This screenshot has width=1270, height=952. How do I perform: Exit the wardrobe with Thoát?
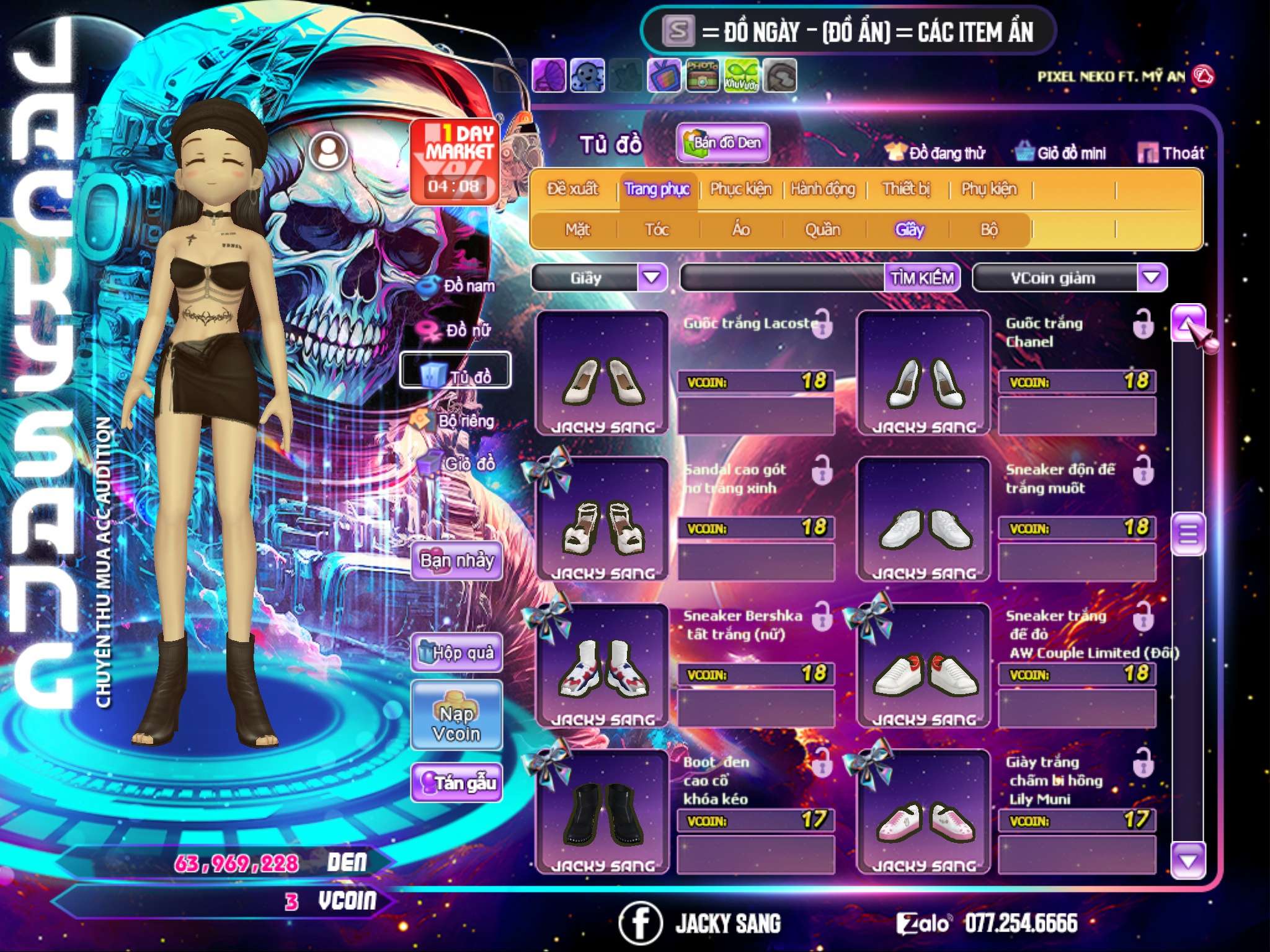[1171, 153]
